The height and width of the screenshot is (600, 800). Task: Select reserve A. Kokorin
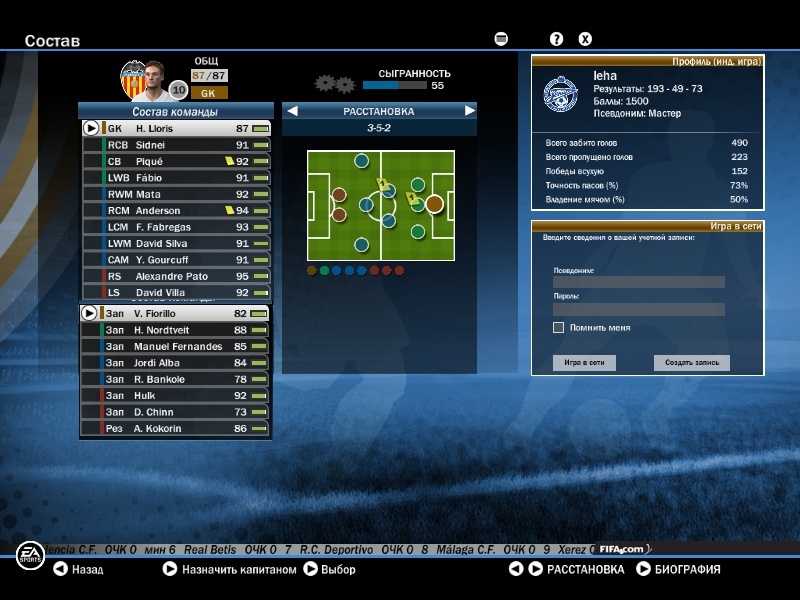click(x=175, y=428)
